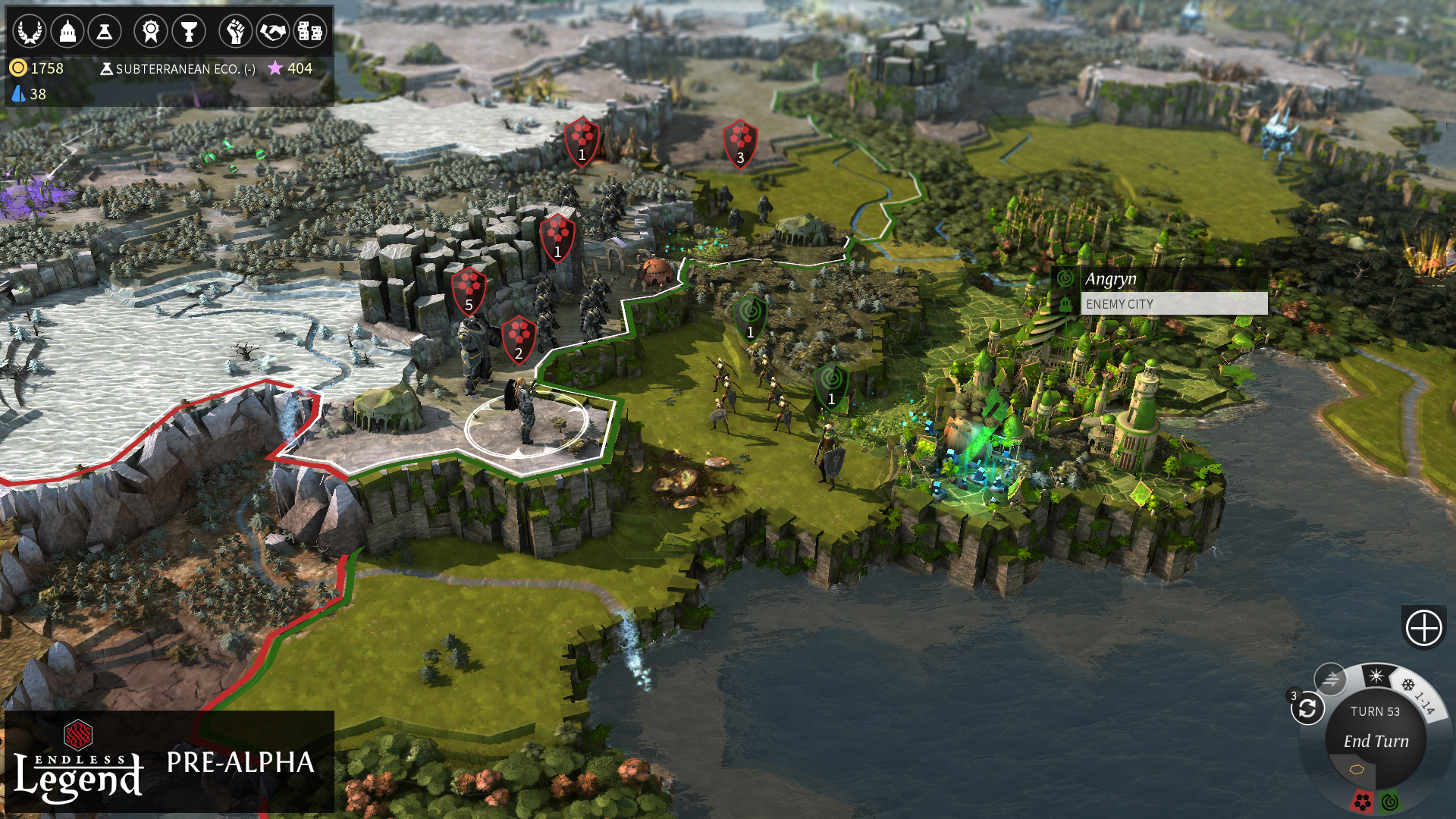Viewport: 1456px width, 819px height.
Task: Click the red faction emblem on the turn dial
Action: [x=1362, y=802]
